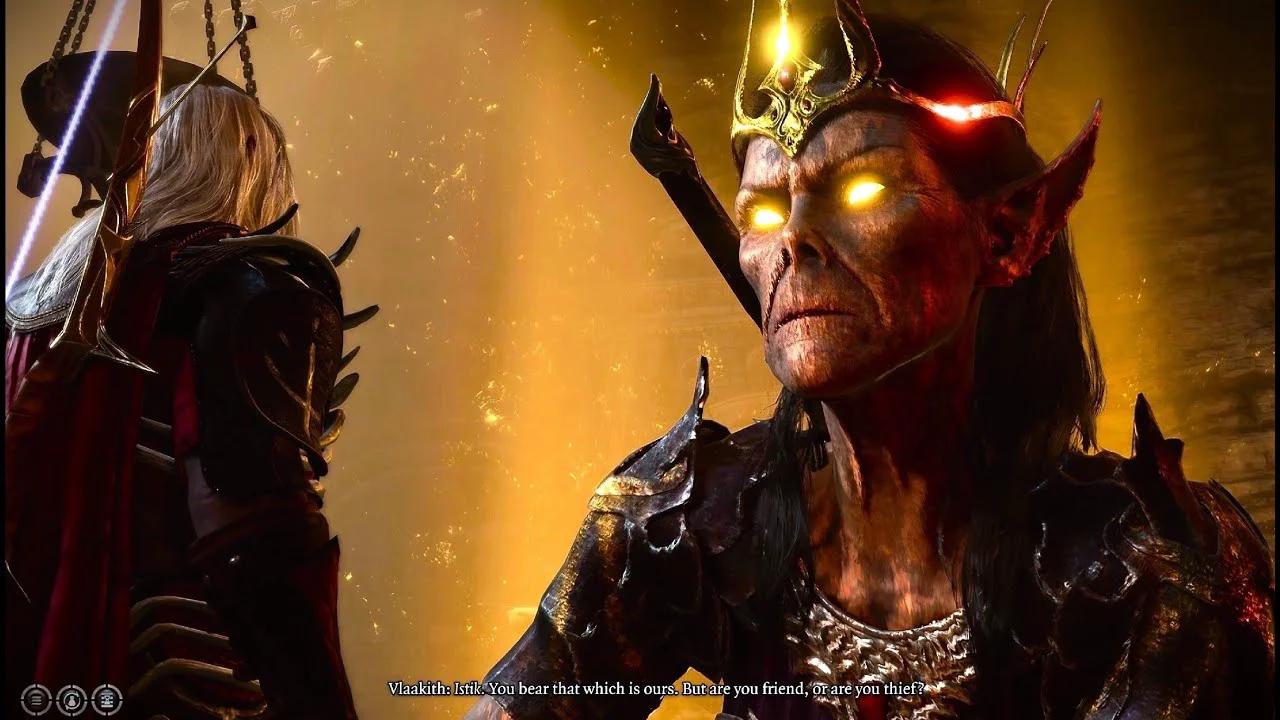Click the rightmost circular scroll icon
1280x720 pixels.
tap(107, 700)
